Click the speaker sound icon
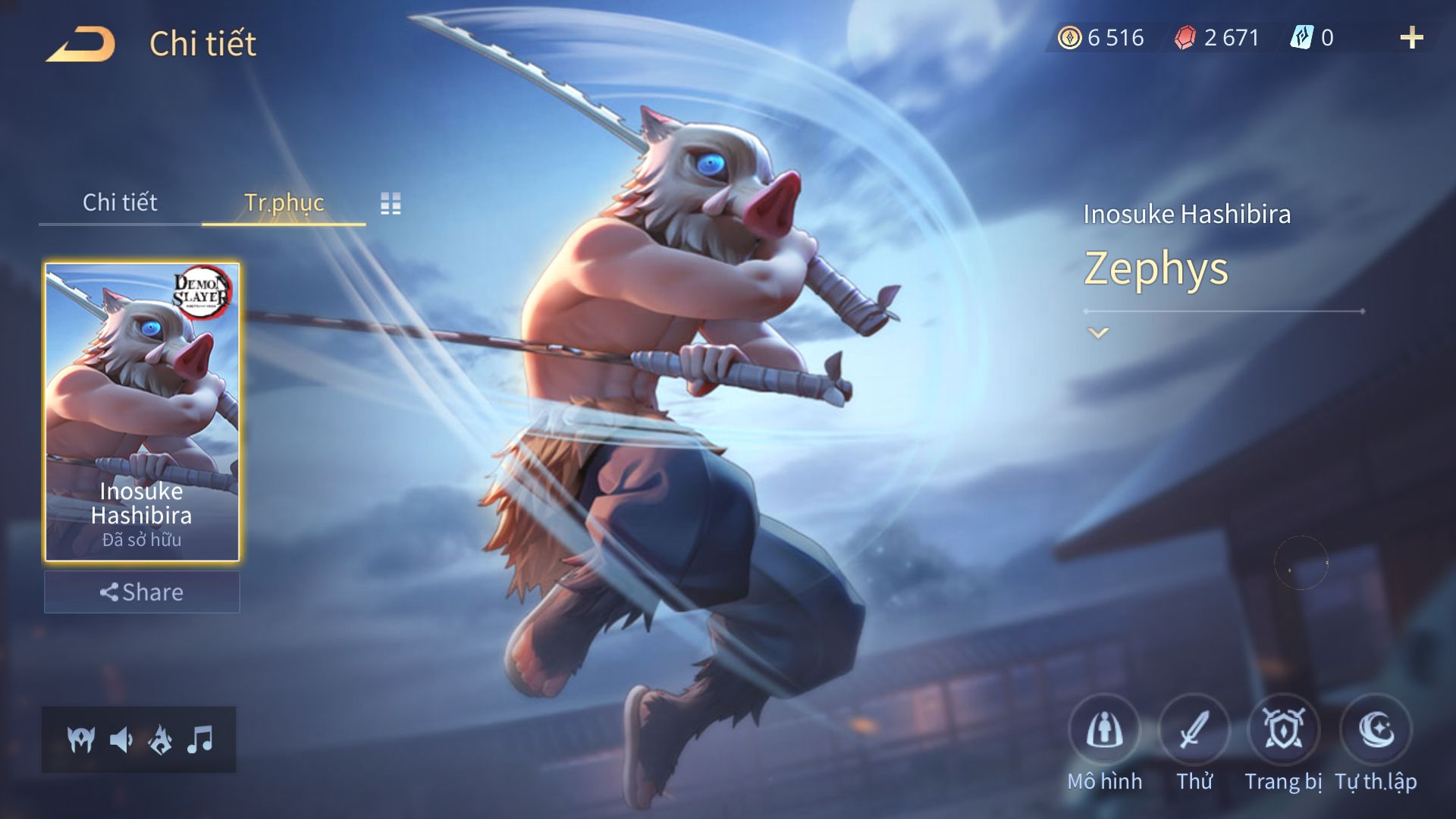Viewport: 1456px width, 819px height. point(121,739)
